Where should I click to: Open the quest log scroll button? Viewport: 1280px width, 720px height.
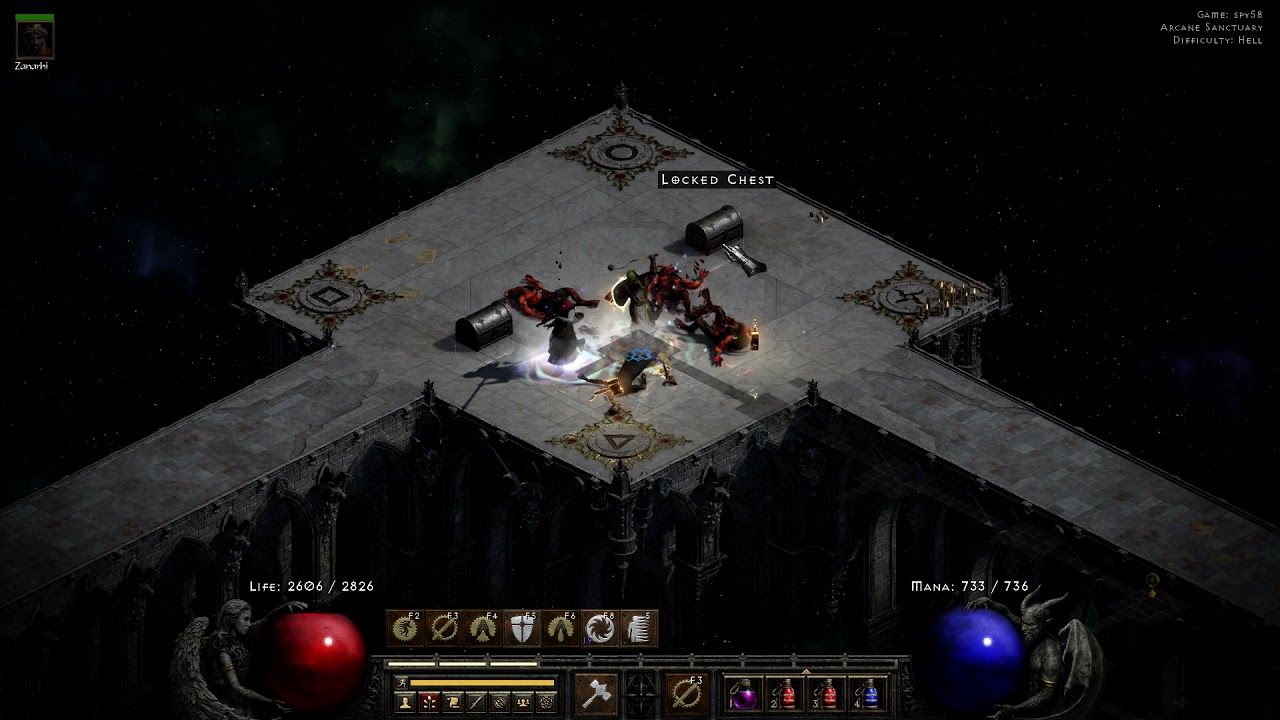(x=452, y=702)
